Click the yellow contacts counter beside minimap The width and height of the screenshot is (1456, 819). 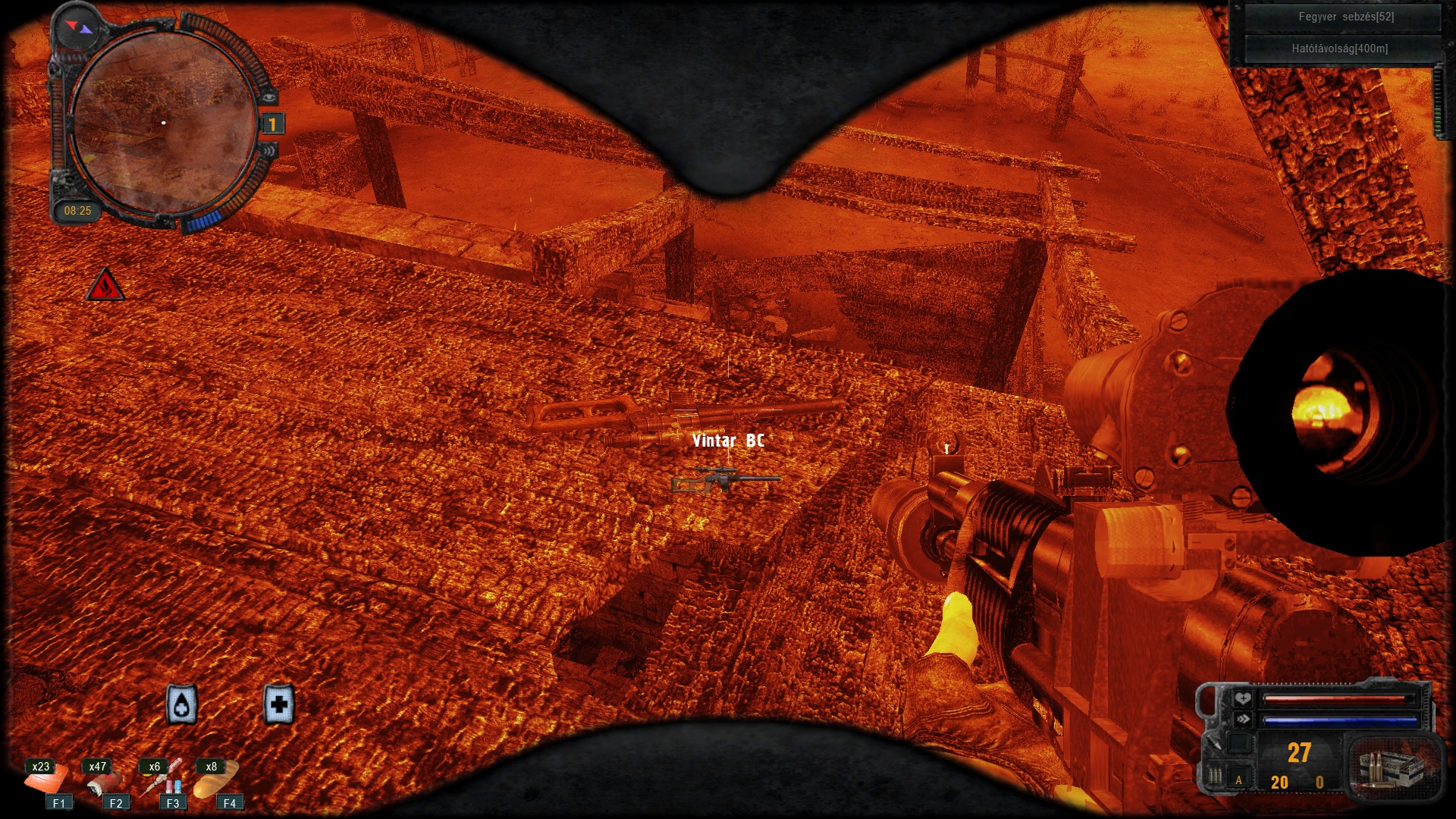point(272,124)
